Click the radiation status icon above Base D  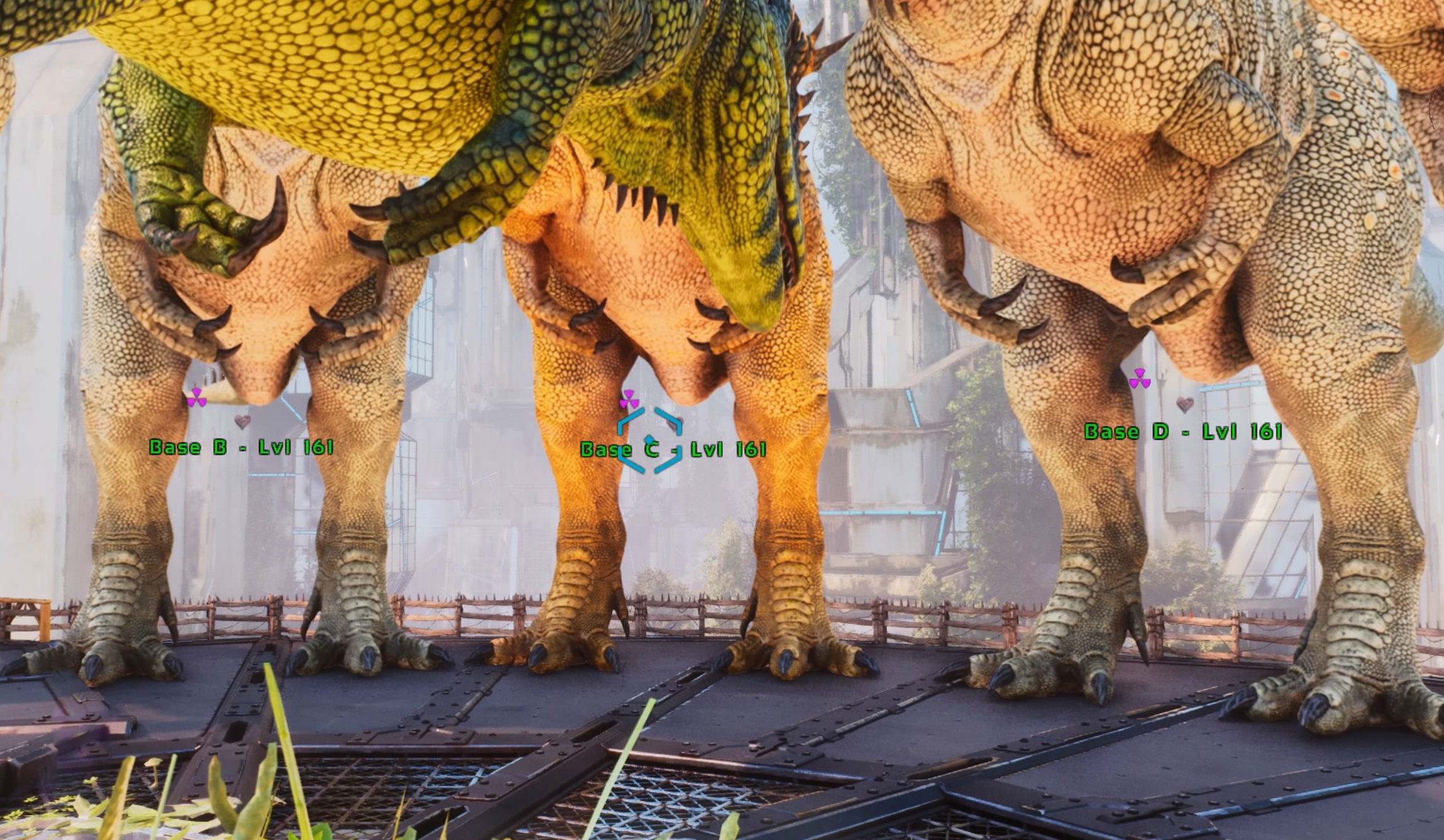pos(1141,379)
